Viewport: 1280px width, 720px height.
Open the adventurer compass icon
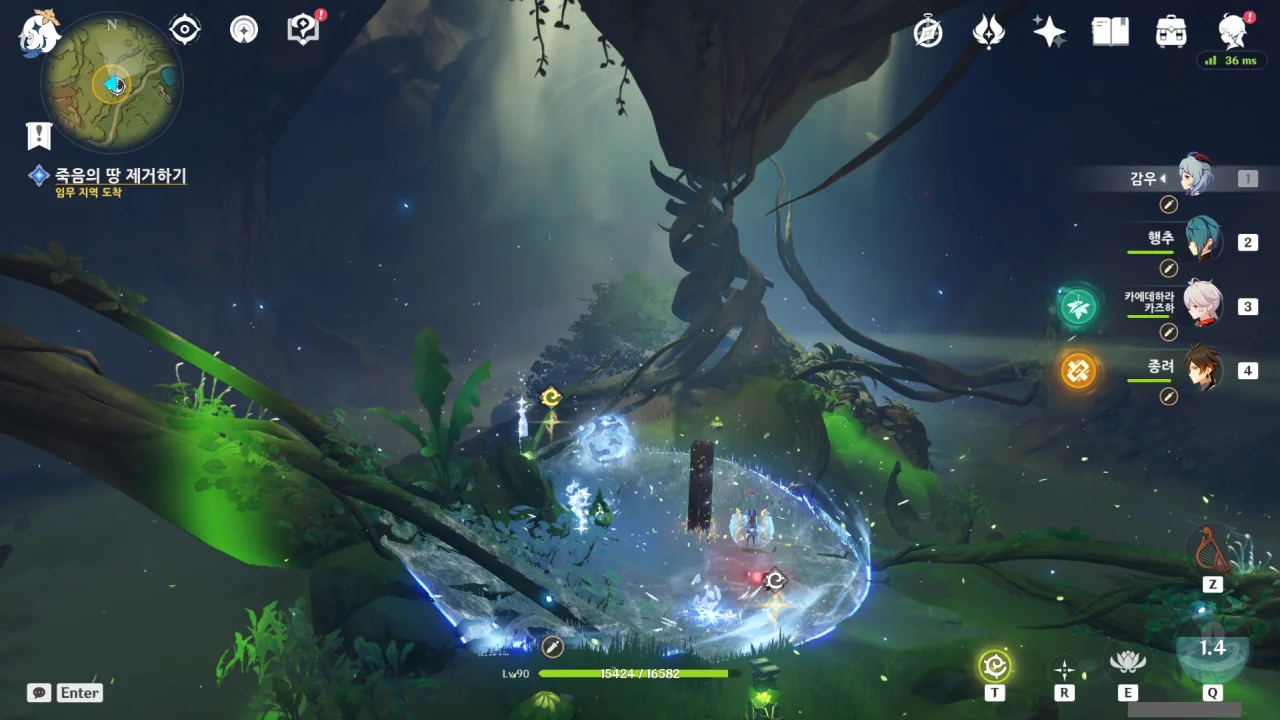pos(928,32)
